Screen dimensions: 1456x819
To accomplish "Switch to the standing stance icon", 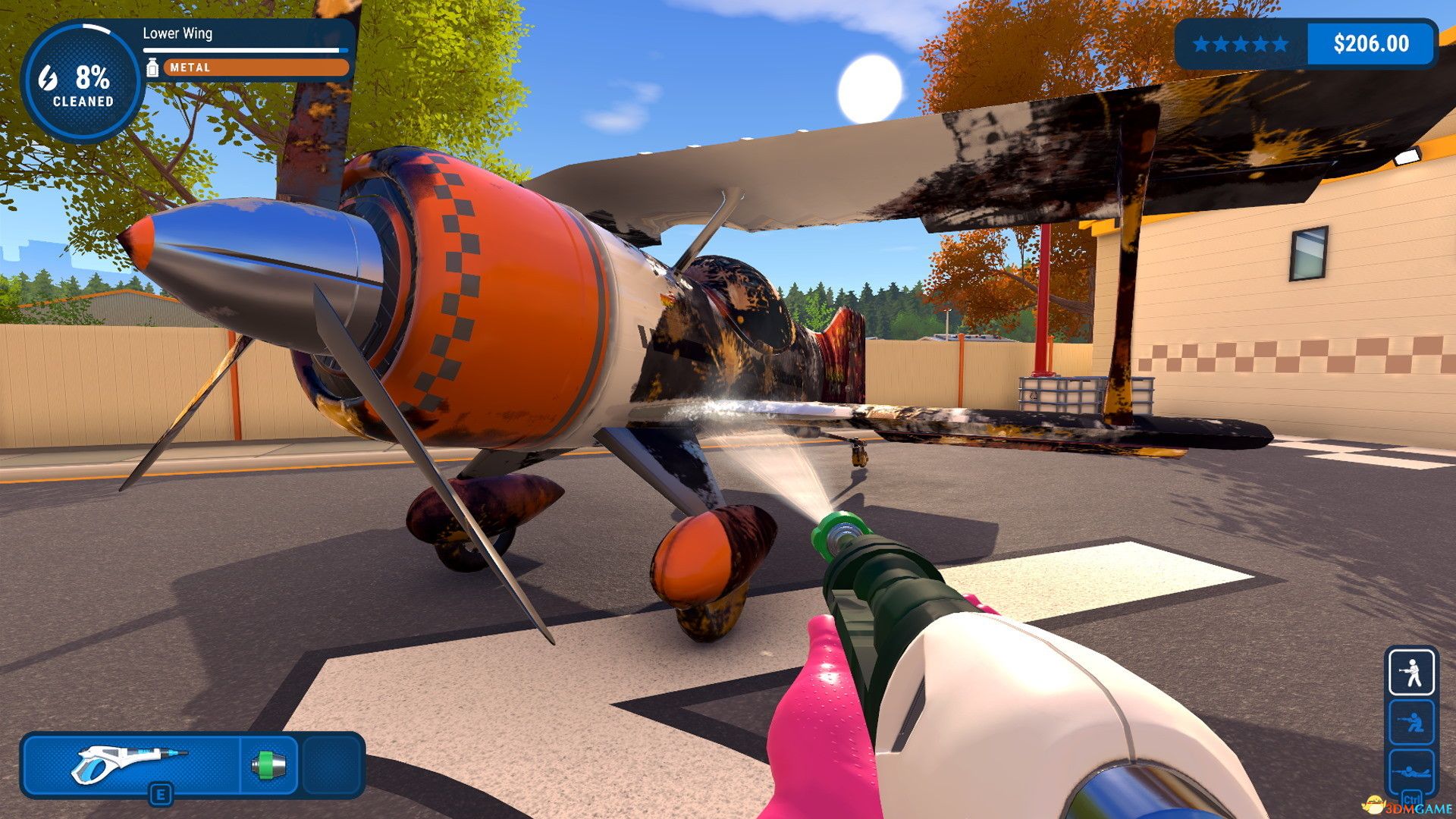I will (1410, 672).
